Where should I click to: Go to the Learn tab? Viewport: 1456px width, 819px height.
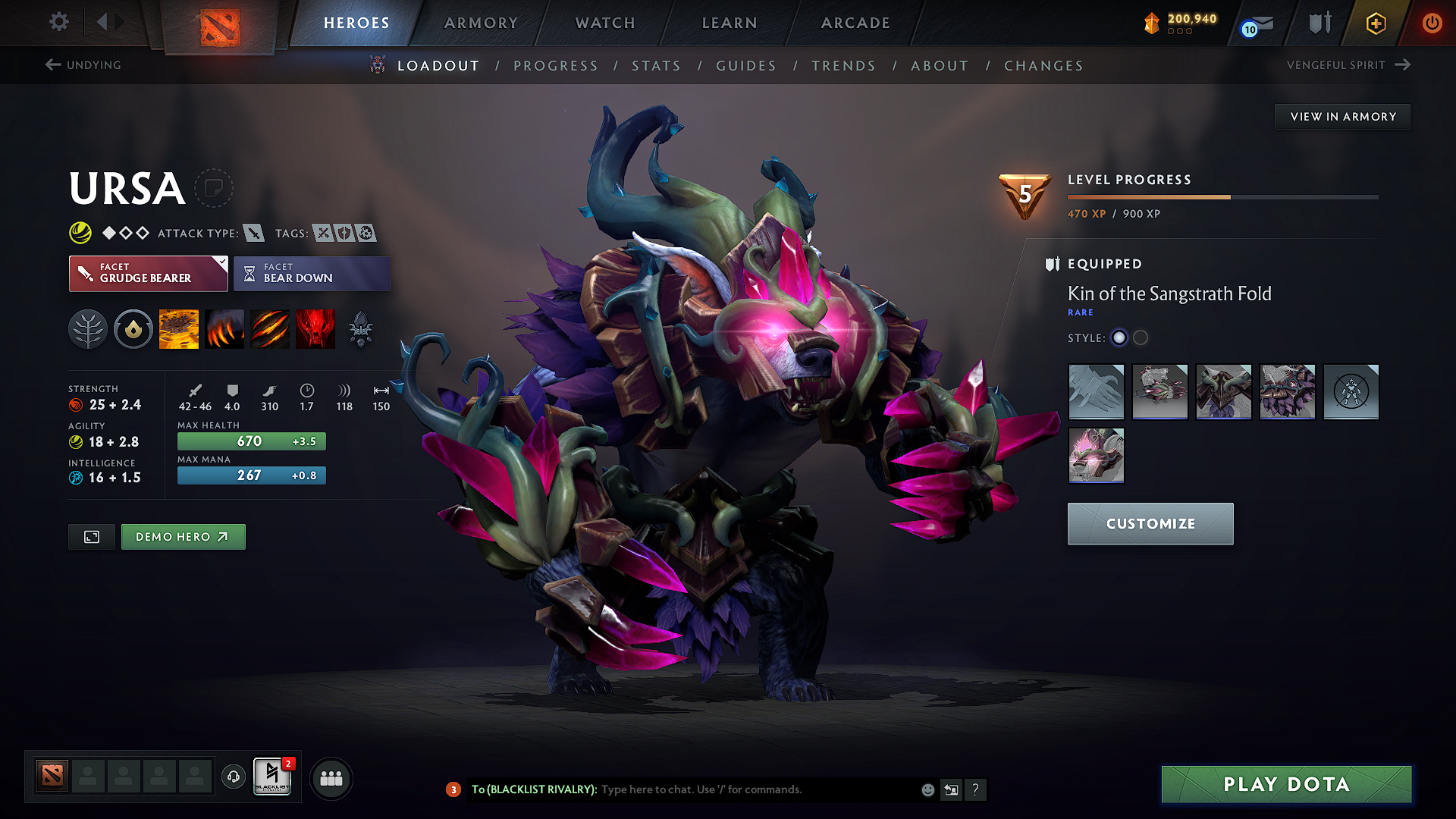pos(730,23)
